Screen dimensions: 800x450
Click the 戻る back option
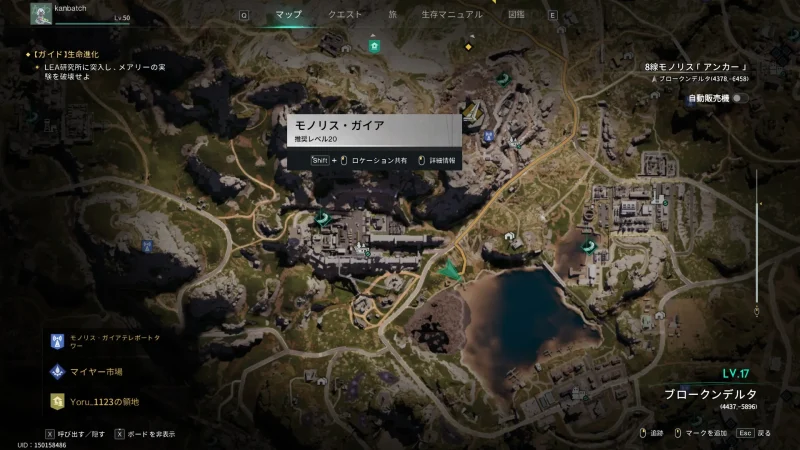pos(753,433)
